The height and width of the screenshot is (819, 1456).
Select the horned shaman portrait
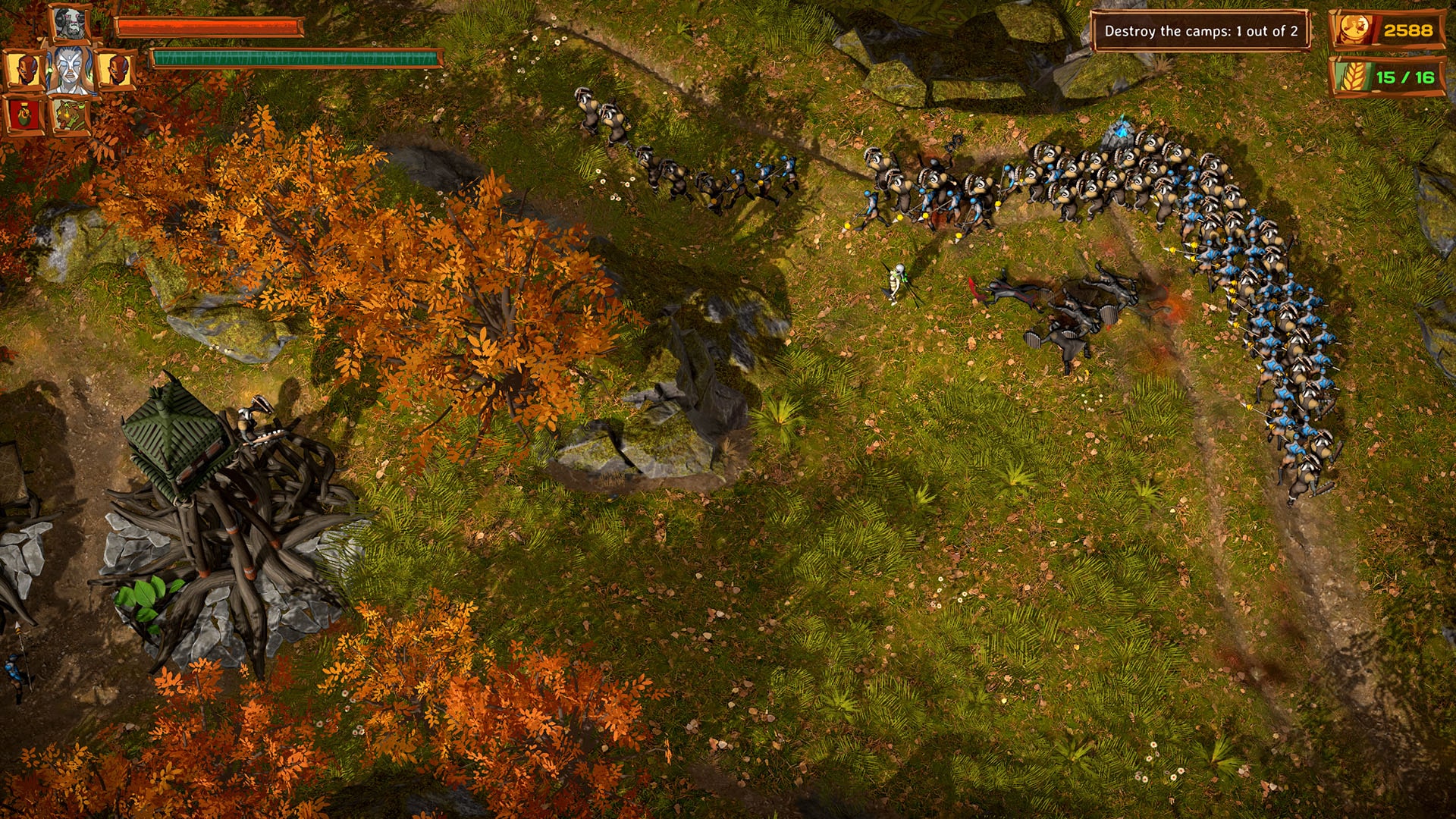click(x=68, y=23)
